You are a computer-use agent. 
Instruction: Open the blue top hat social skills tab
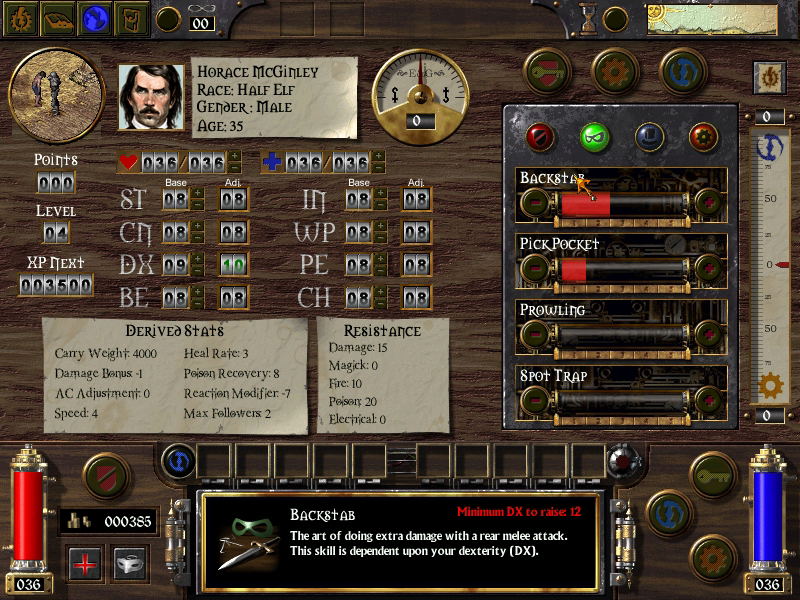pyautogui.click(x=649, y=136)
